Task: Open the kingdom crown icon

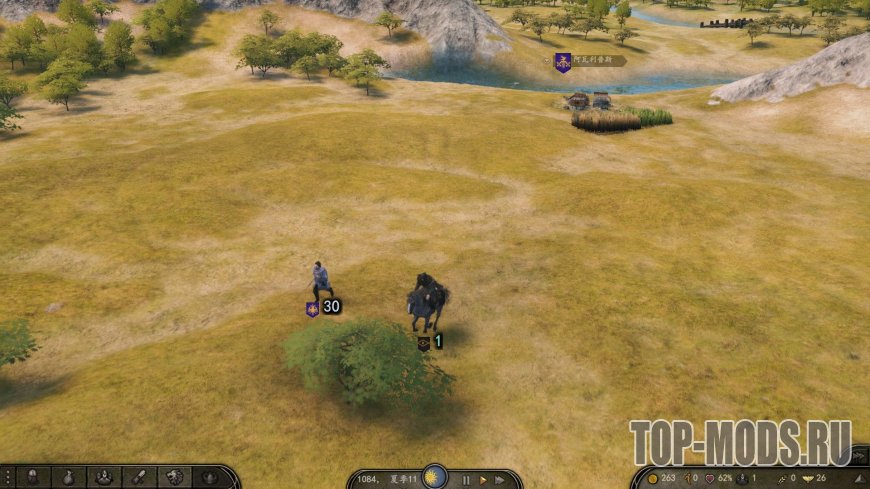Action: (208, 478)
